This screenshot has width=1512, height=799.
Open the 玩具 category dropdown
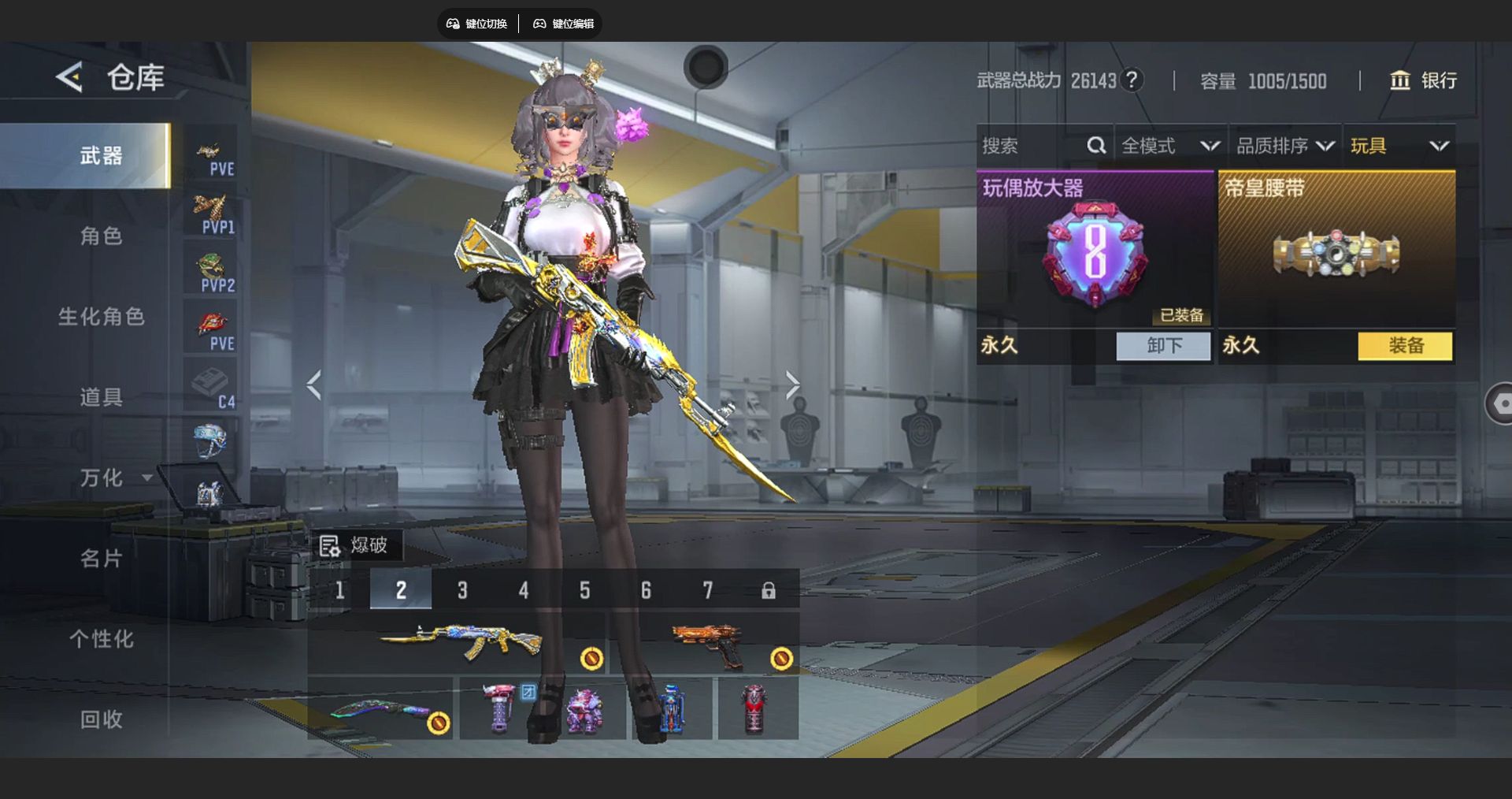click(x=1399, y=146)
